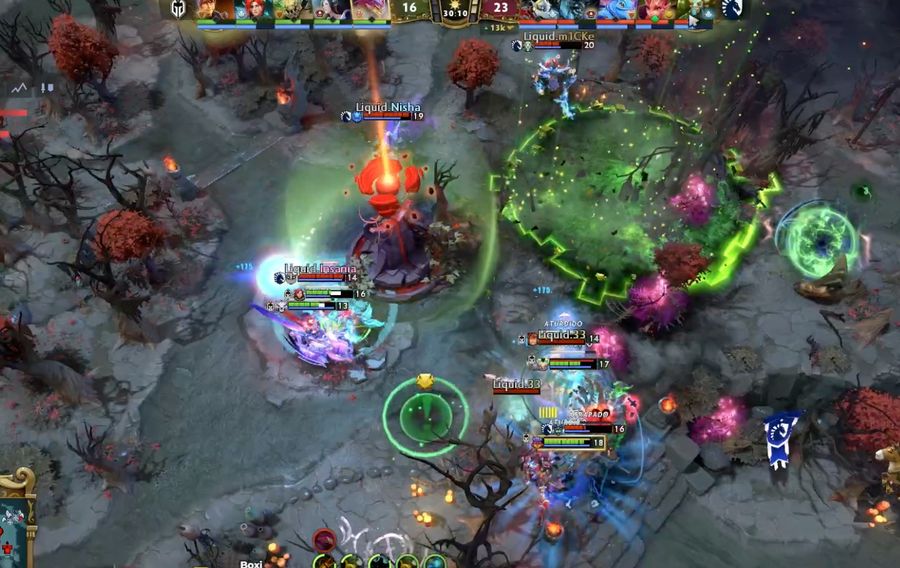Toggle the sword and shield icon
Screen dimensions: 900x568
coord(46,89)
